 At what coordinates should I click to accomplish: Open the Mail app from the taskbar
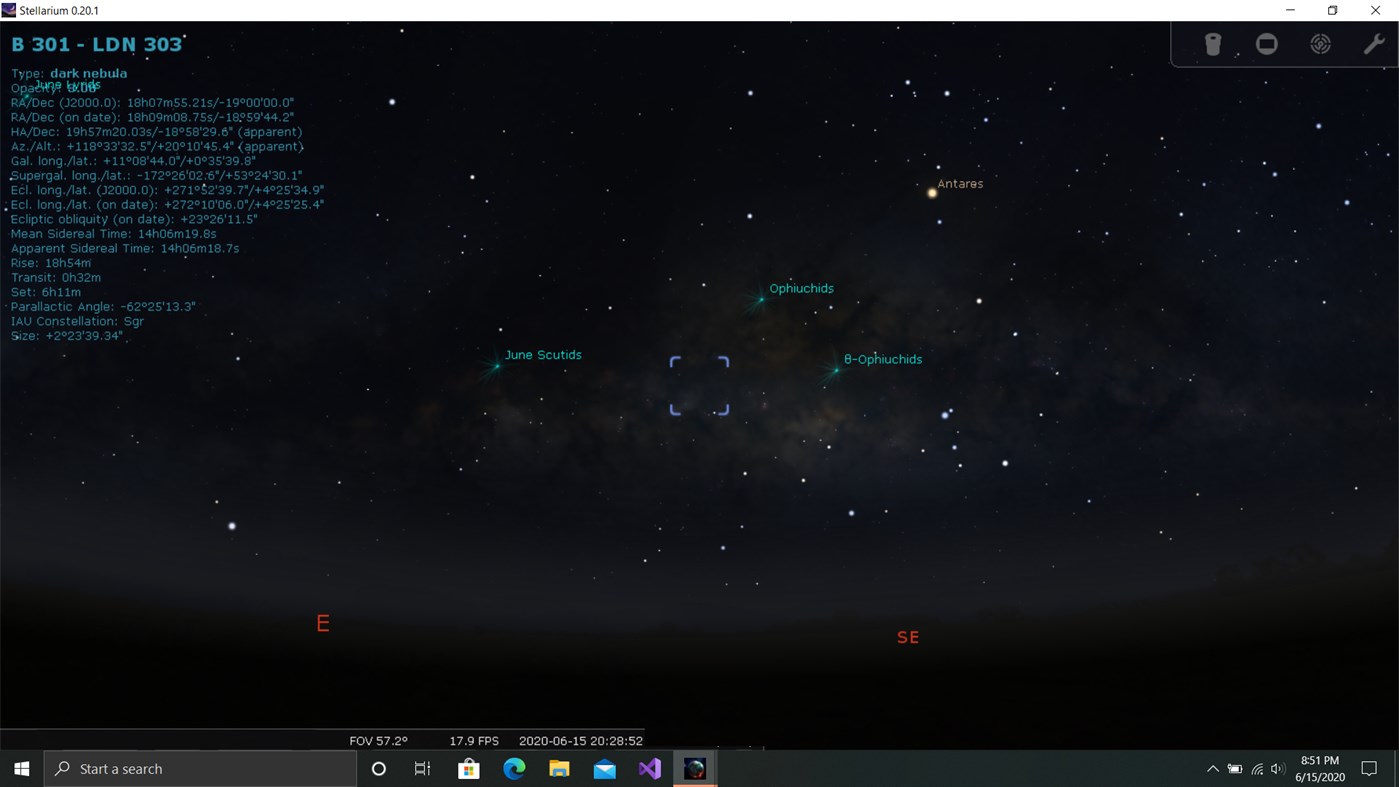[x=604, y=768]
